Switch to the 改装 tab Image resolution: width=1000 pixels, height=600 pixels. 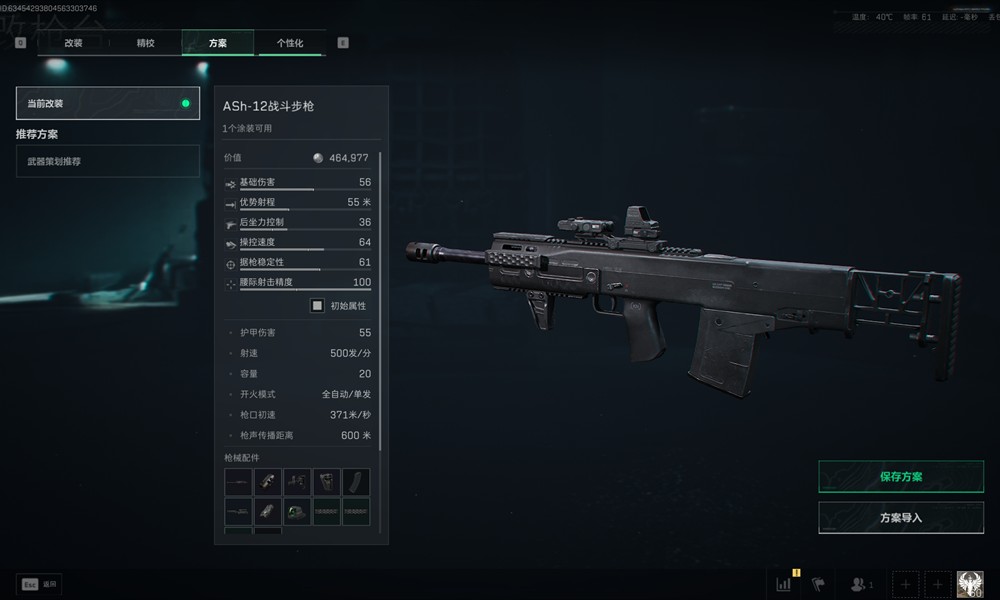[x=73, y=43]
